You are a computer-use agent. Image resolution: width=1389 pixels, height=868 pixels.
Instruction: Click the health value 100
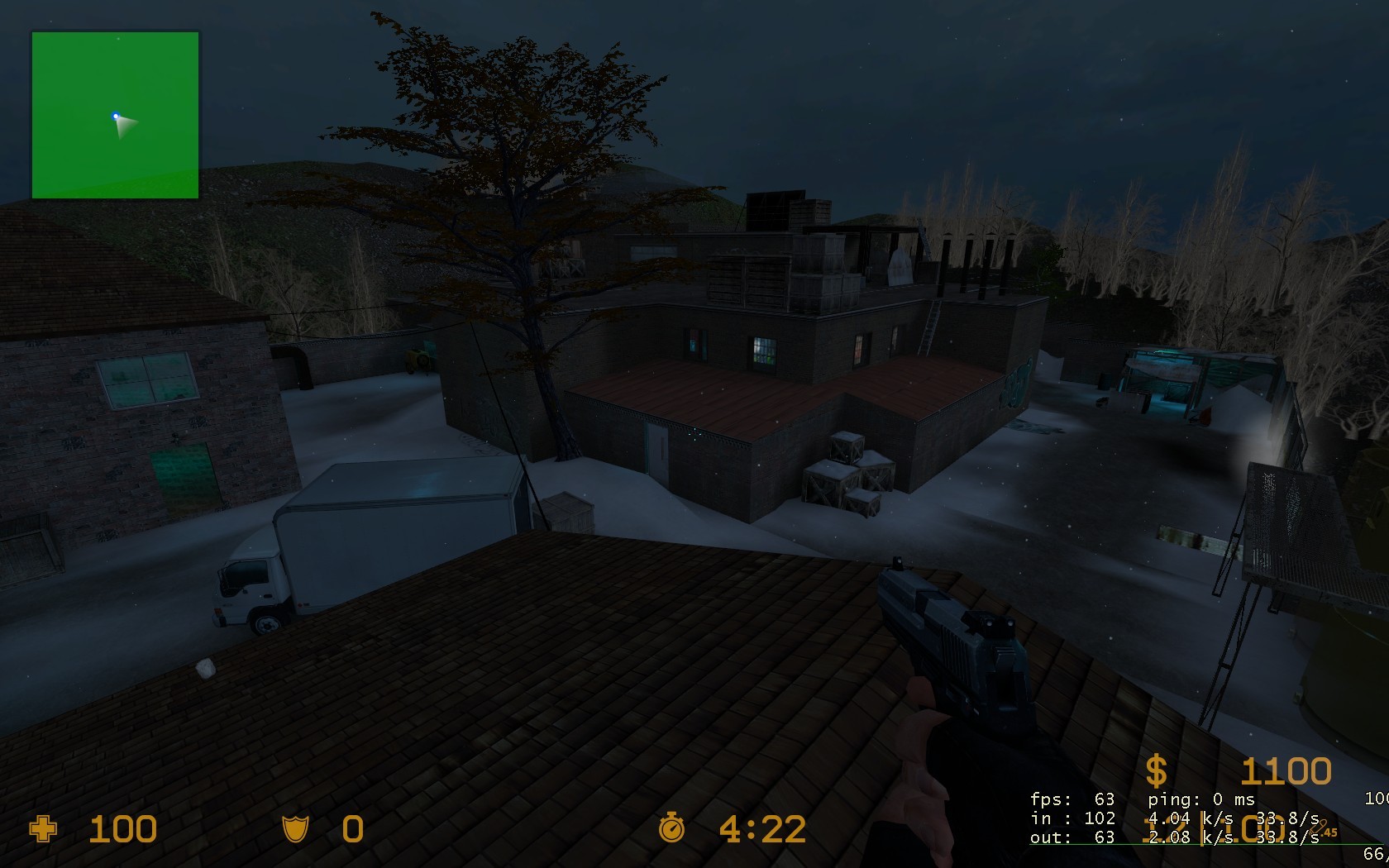tap(122, 829)
